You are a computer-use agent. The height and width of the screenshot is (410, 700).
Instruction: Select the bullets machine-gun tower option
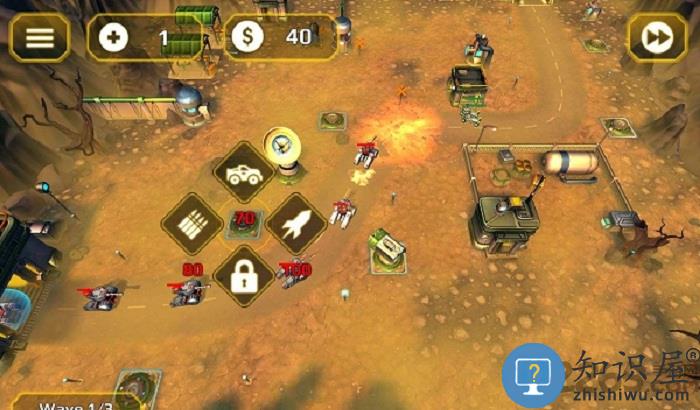coord(193,225)
